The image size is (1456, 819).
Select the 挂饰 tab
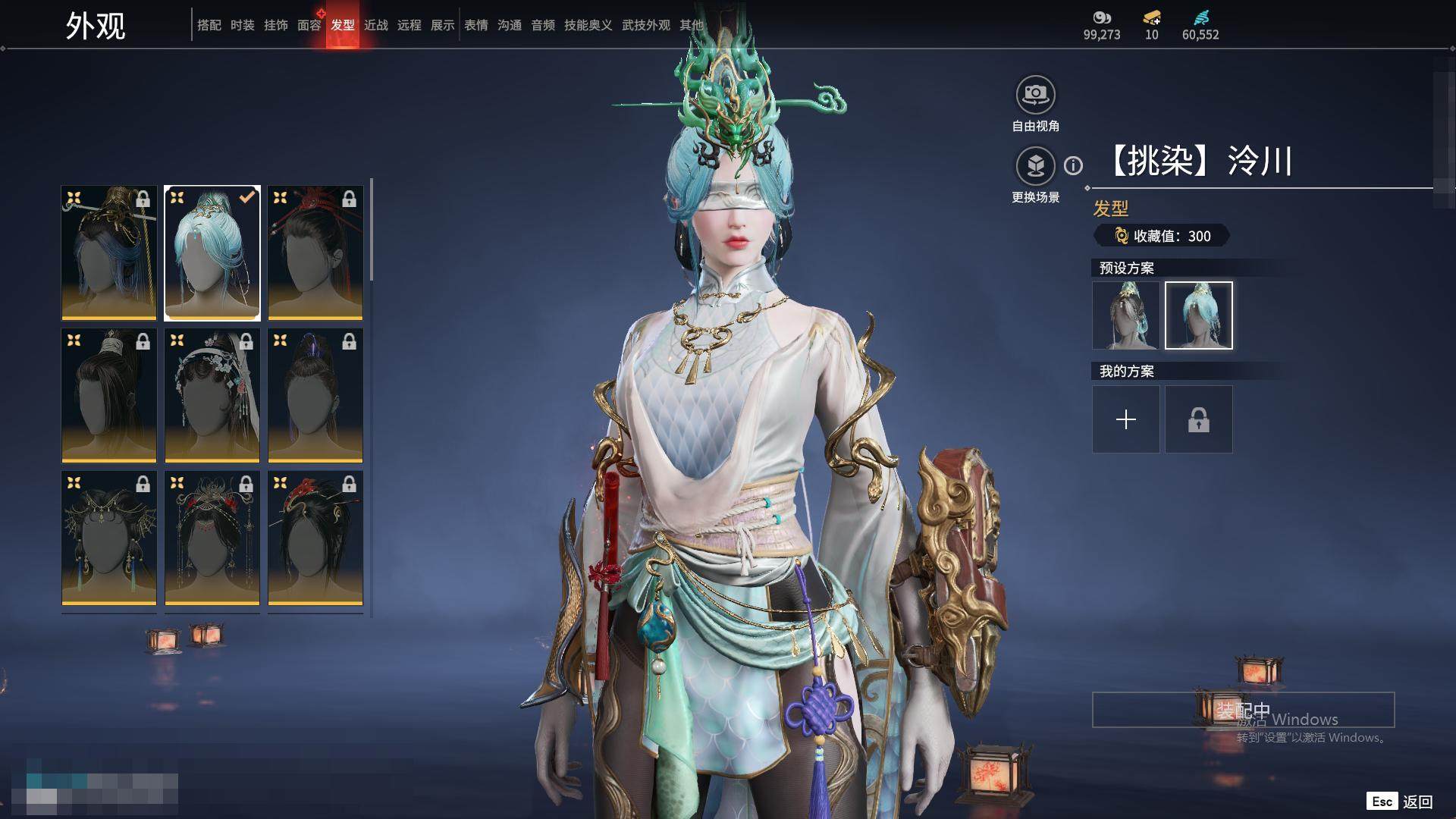[275, 25]
